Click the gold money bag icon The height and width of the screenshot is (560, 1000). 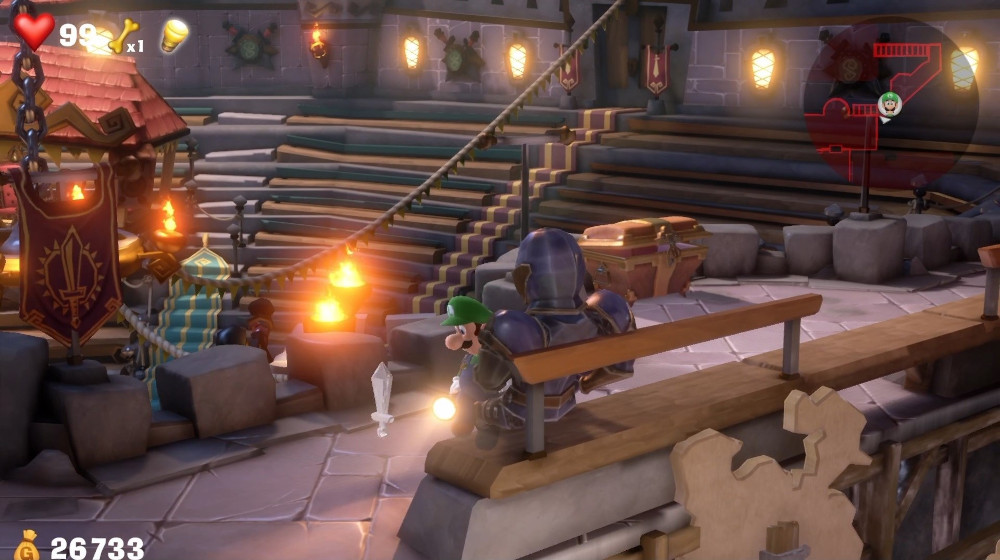25,546
